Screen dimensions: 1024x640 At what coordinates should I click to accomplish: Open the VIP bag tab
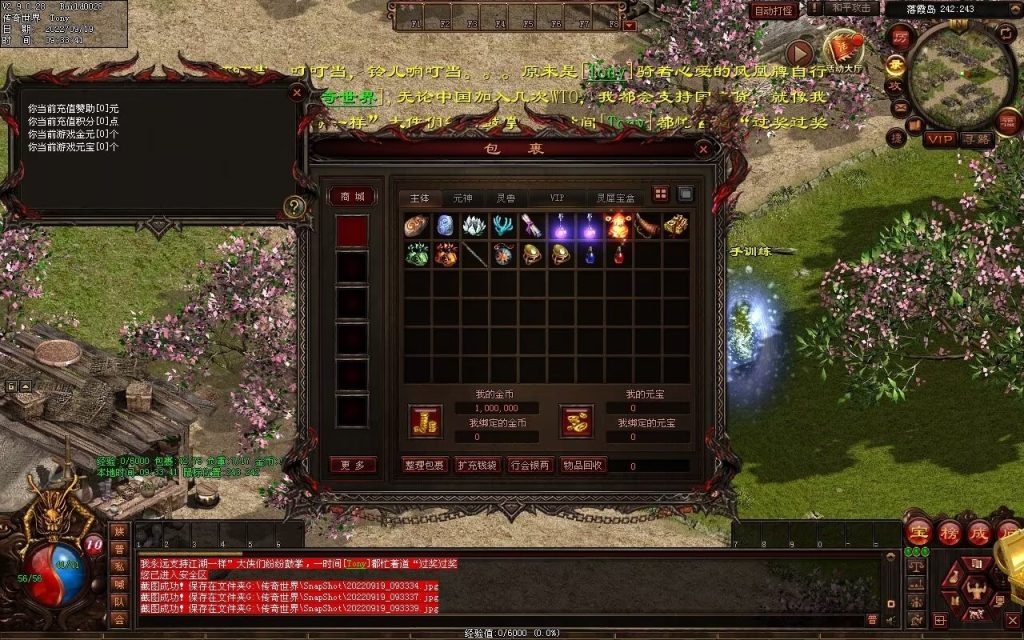point(557,198)
